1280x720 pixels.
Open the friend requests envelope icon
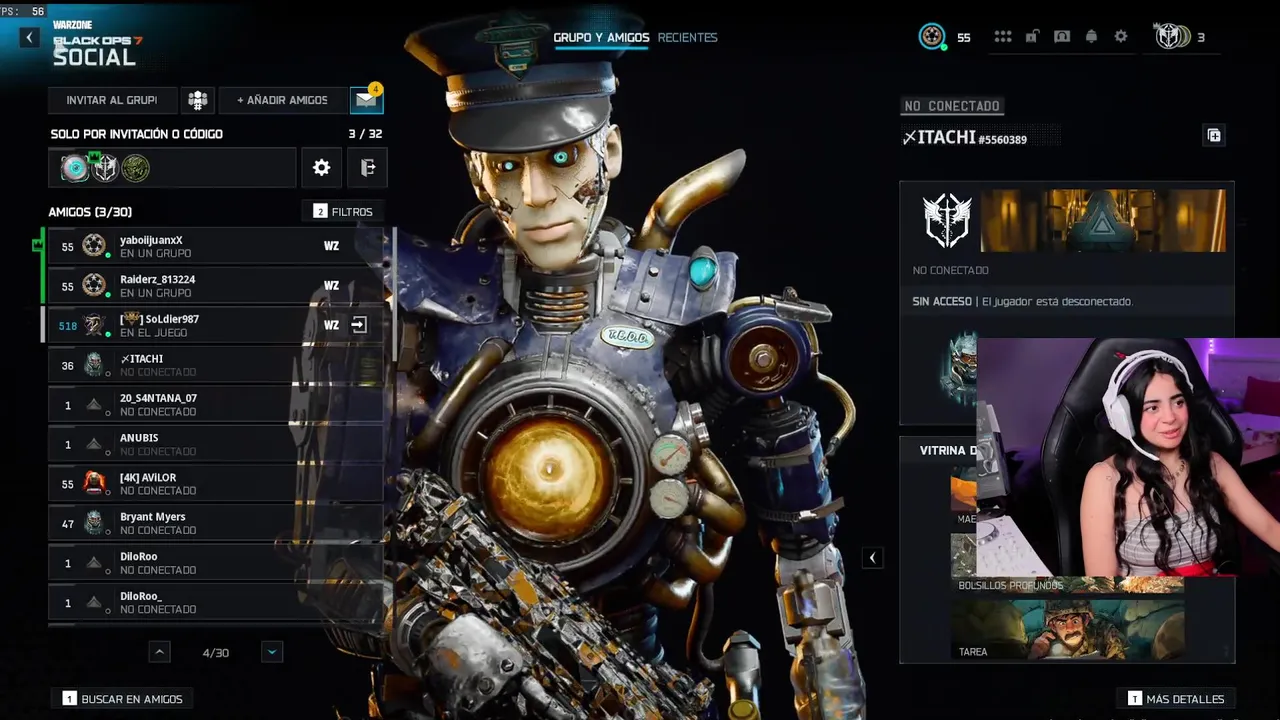click(x=366, y=100)
